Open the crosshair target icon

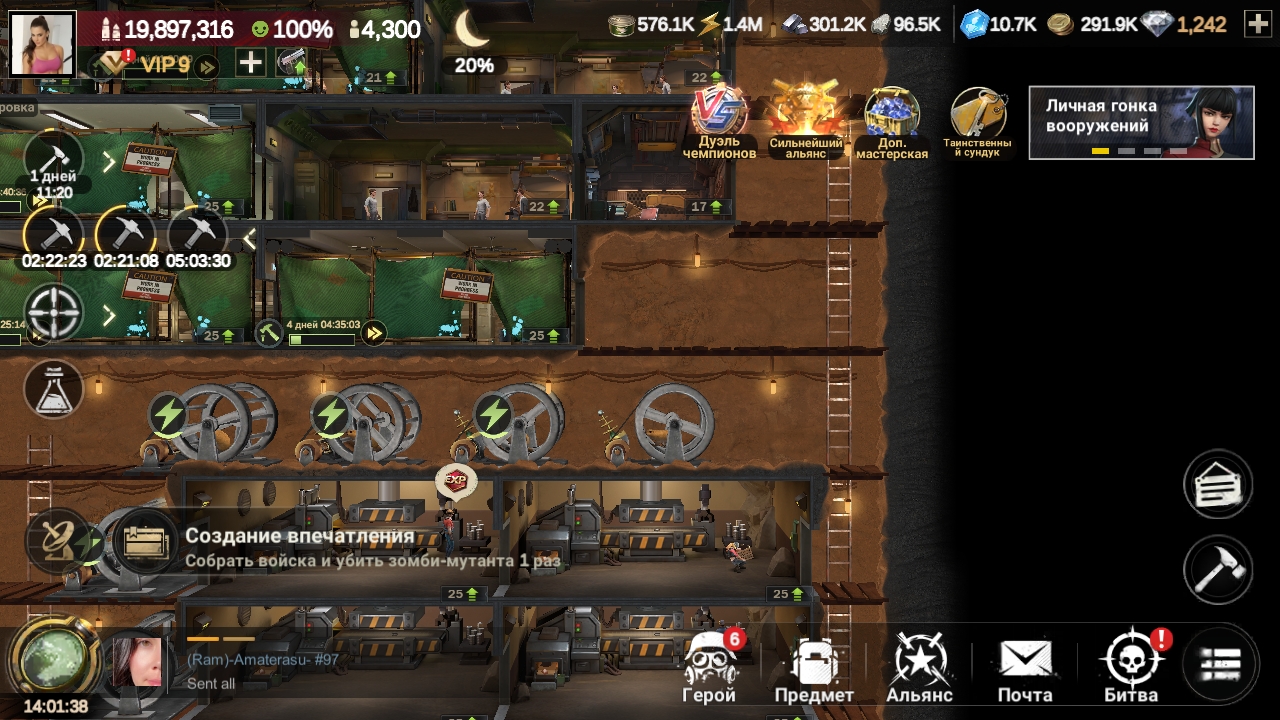pos(53,313)
